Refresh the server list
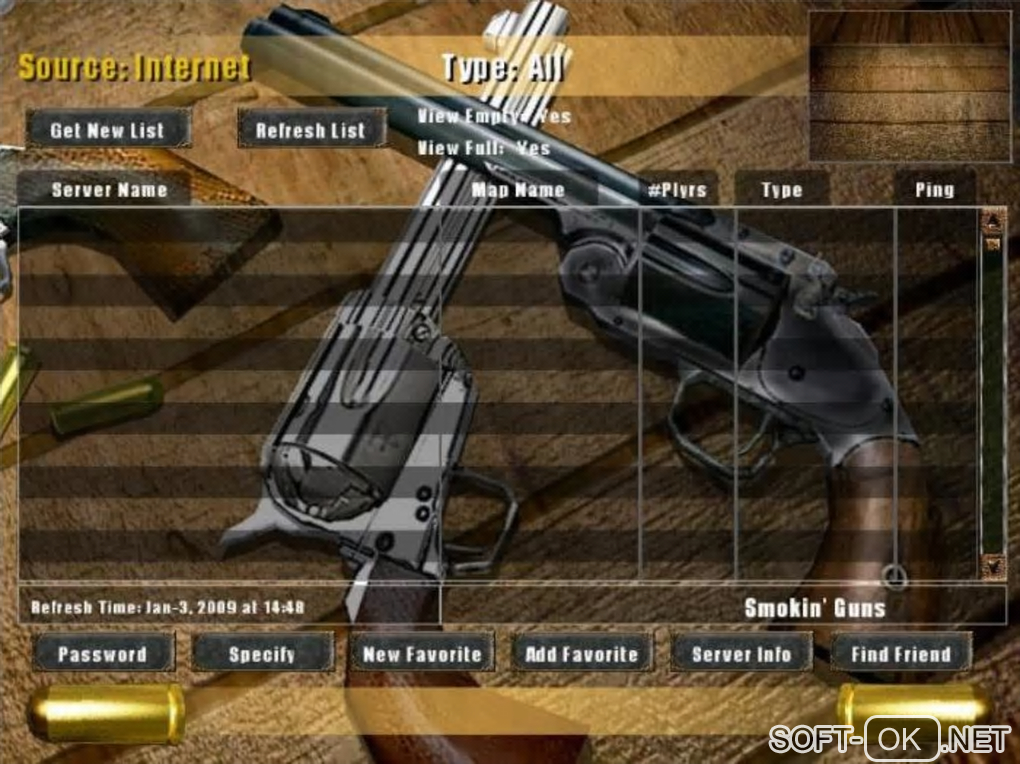 point(311,130)
